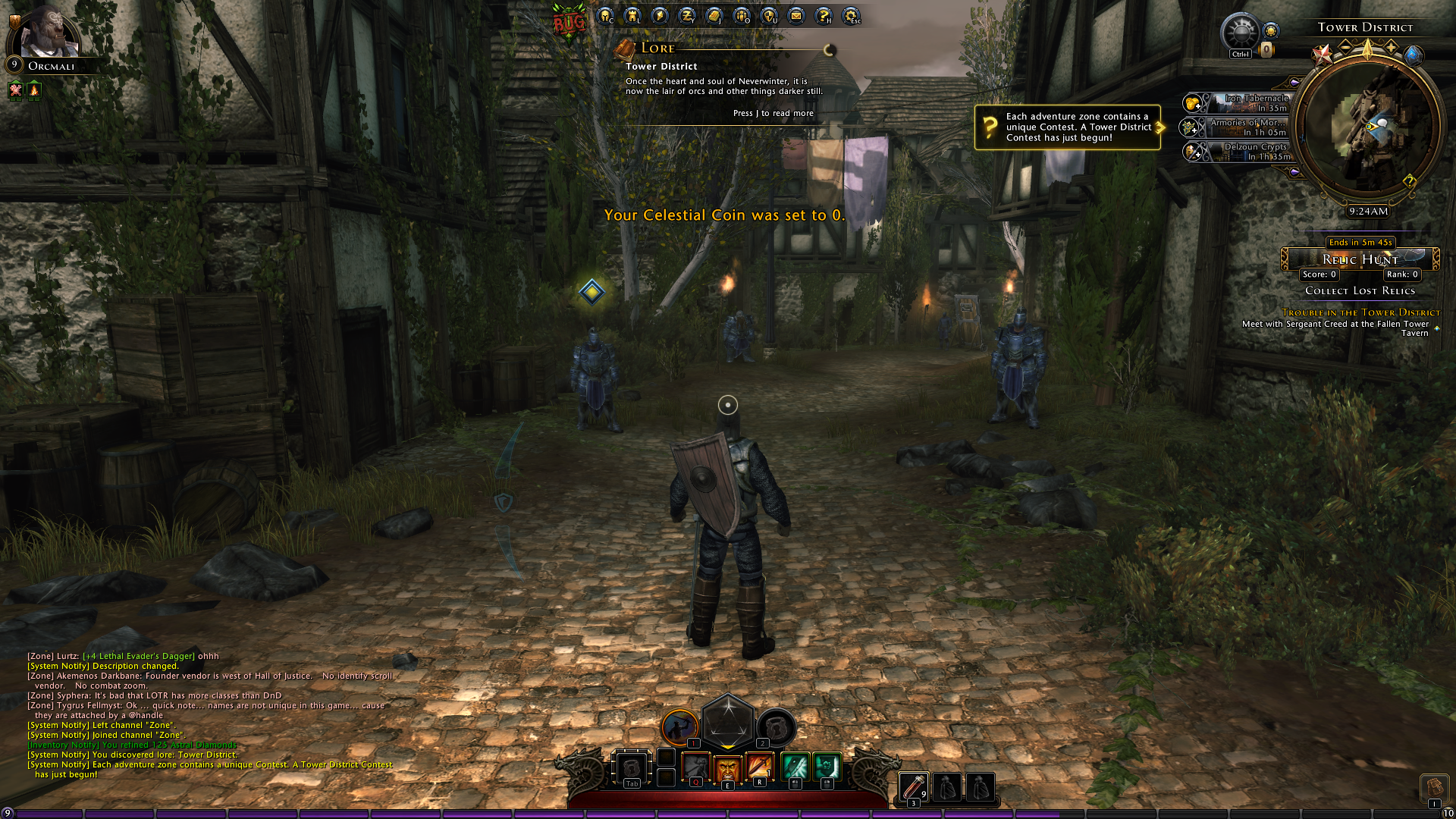Open the character sheet helmet icon
Screen dimensions: 1456x819
tap(605, 15)
